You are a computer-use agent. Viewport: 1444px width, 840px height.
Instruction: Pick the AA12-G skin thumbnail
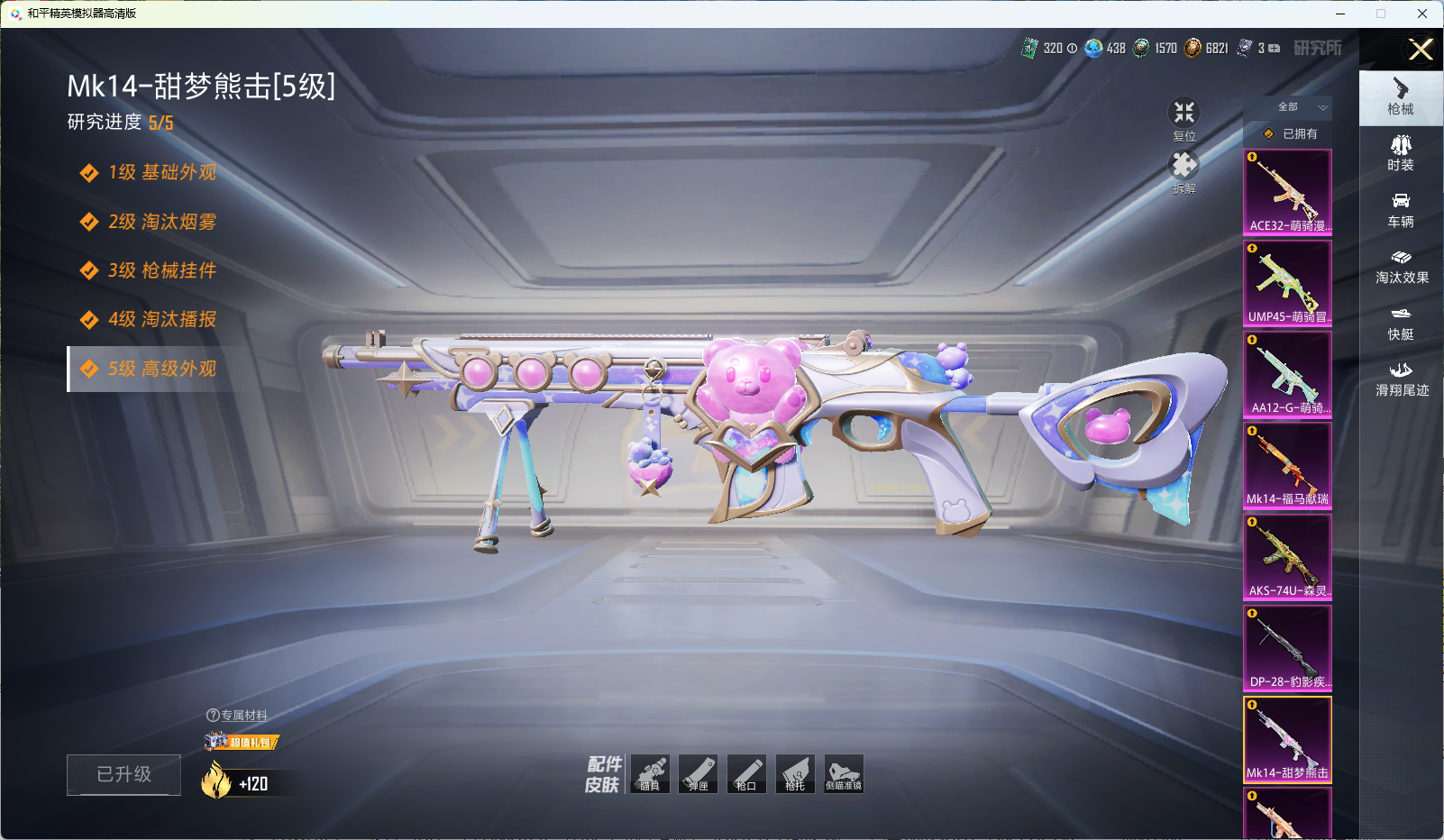(1287, 374)
